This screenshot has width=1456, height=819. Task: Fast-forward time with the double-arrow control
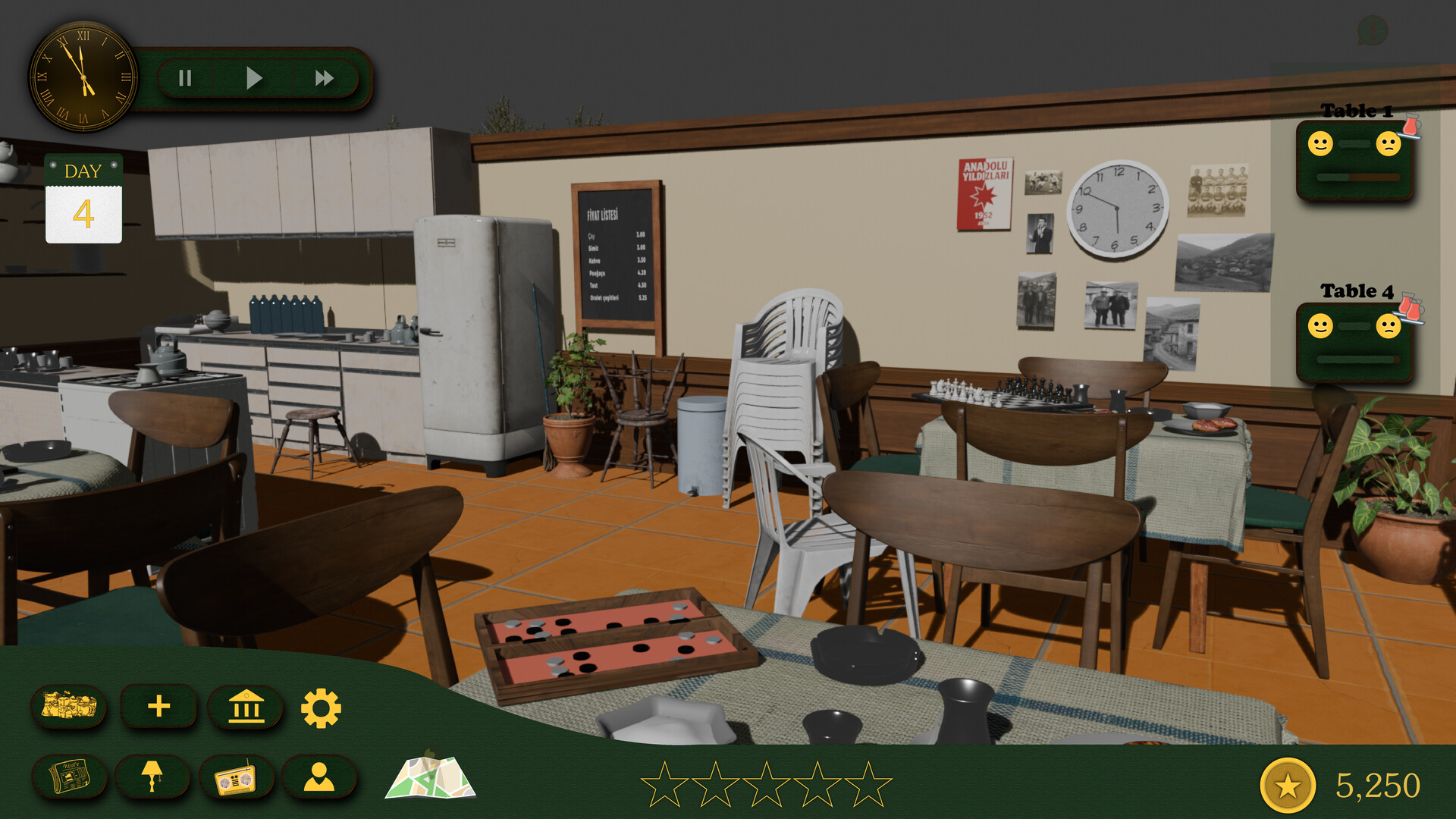tap(325, 77)
